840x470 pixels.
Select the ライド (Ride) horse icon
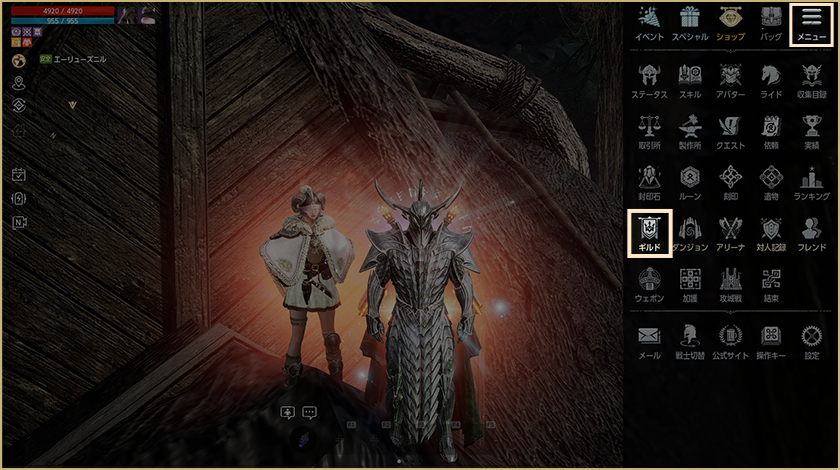[x=771, y=79]
